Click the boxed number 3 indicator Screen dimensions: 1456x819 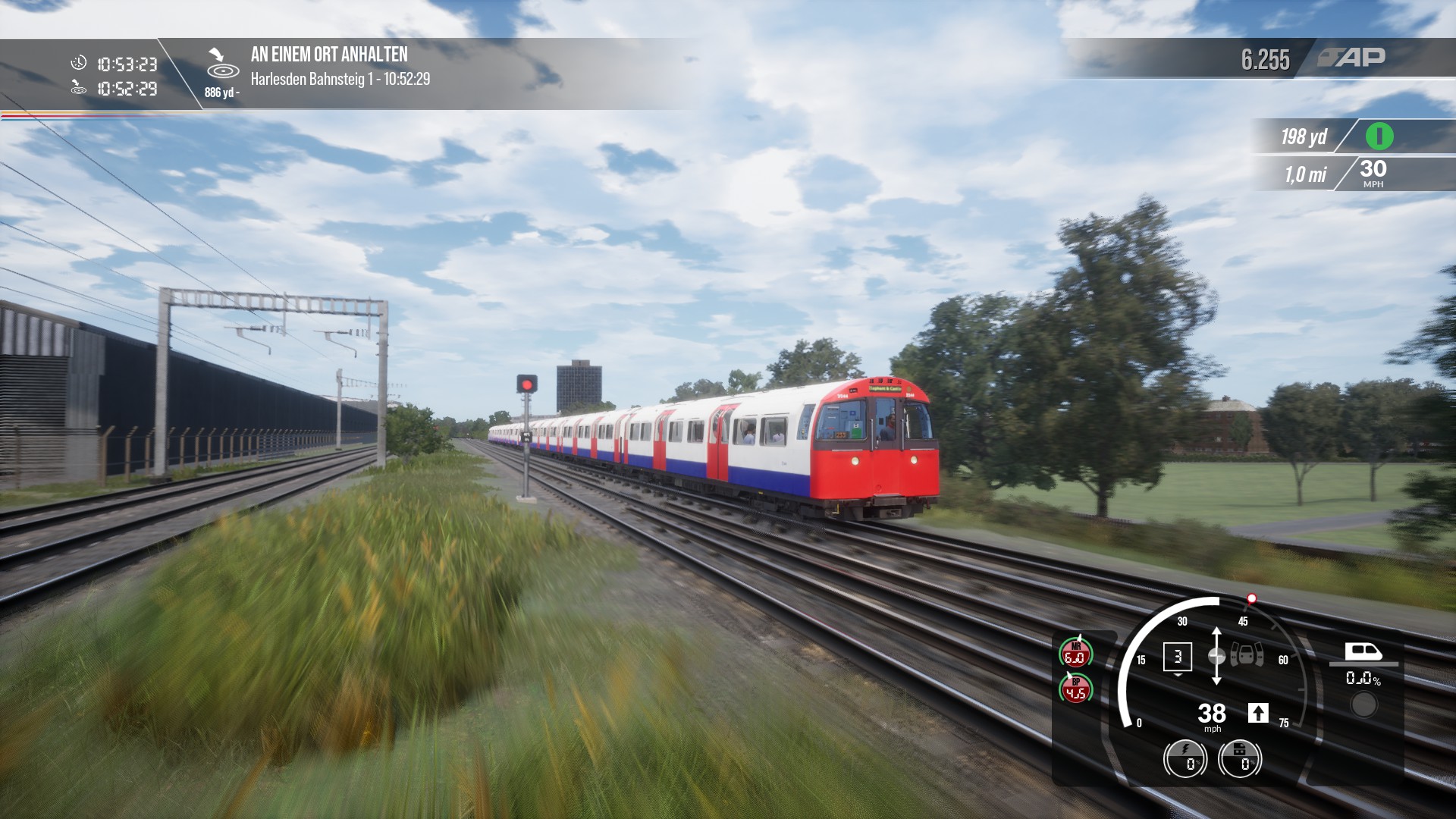click(x=1177, y=657)
